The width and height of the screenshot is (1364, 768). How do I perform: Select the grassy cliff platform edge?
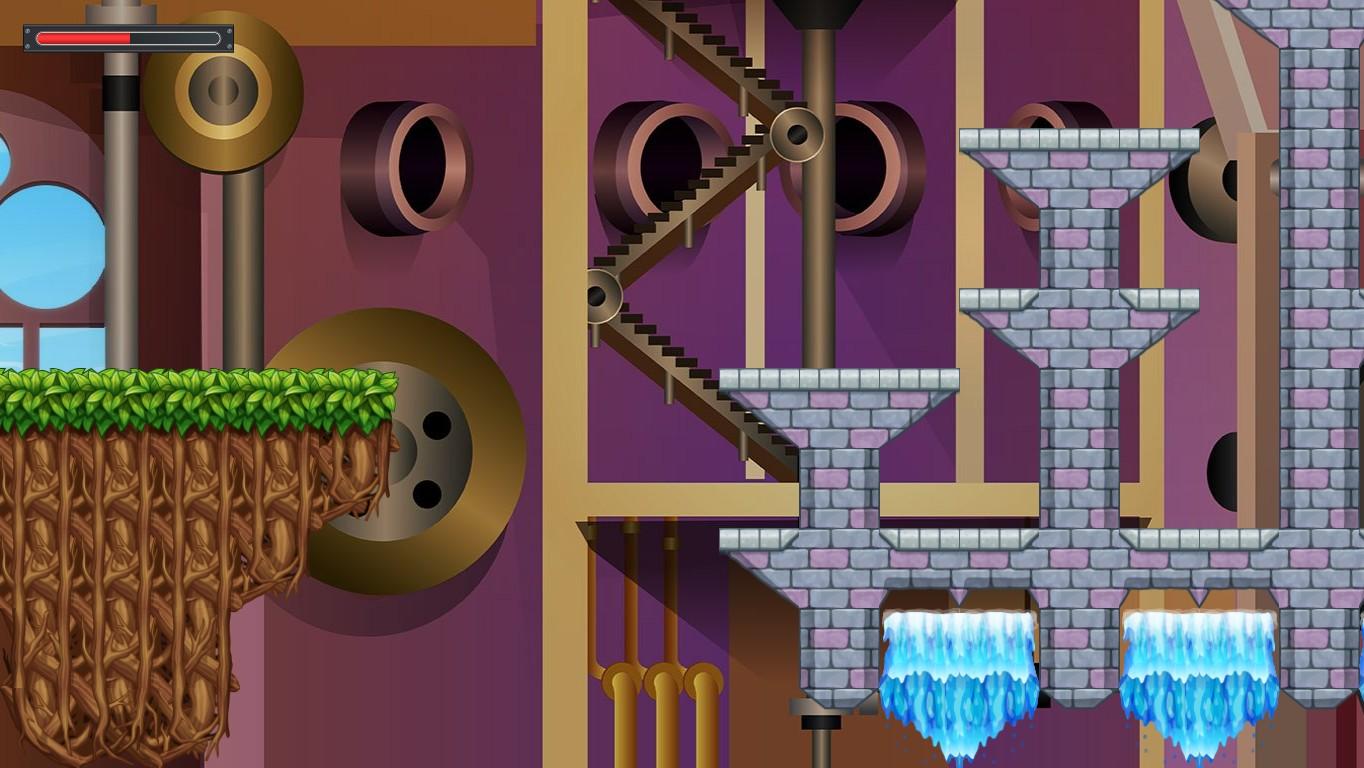pos(200,390)
